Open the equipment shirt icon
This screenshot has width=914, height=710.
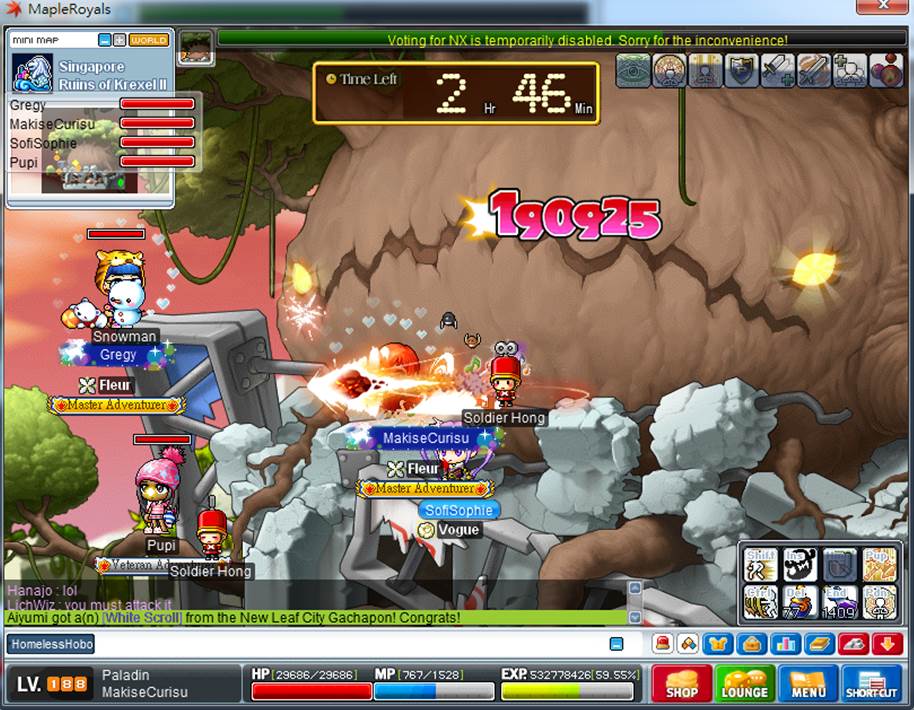(718, 645)
